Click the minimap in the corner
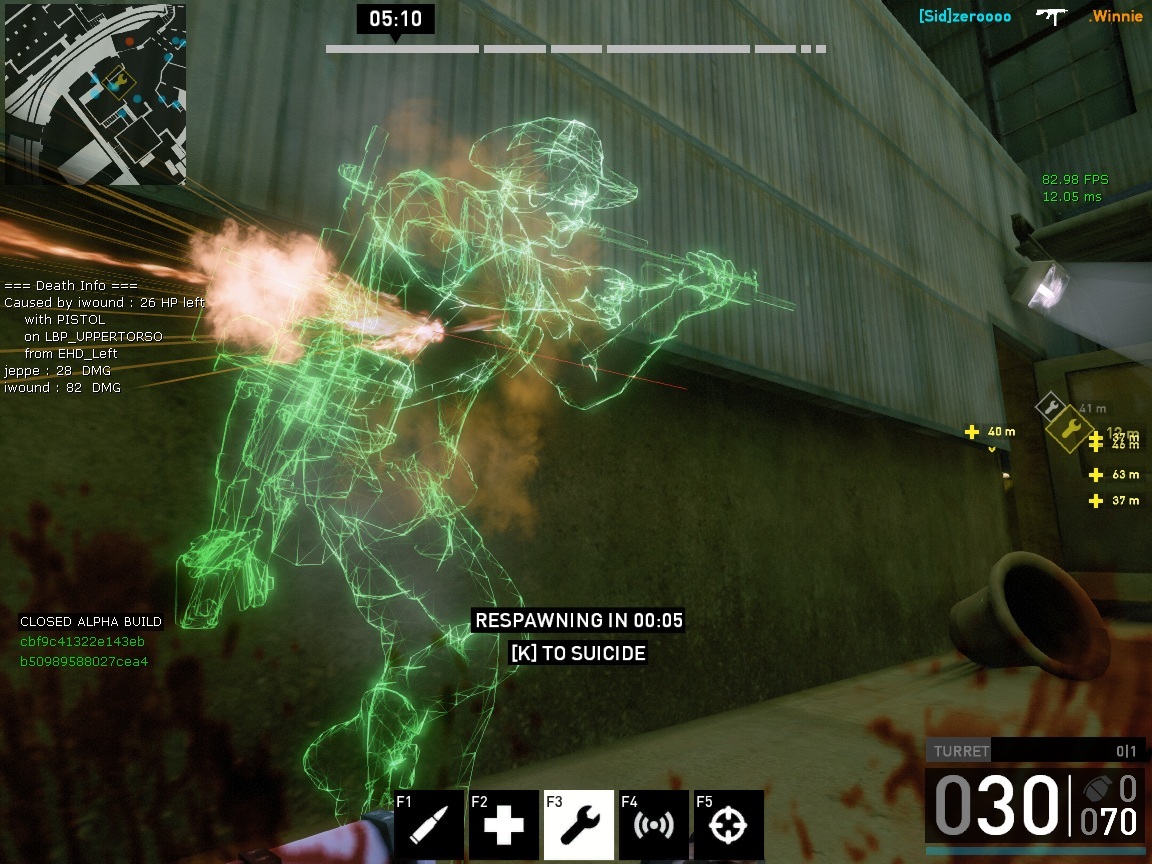This screenshot has width=1152, height=864. pos(95,93)
